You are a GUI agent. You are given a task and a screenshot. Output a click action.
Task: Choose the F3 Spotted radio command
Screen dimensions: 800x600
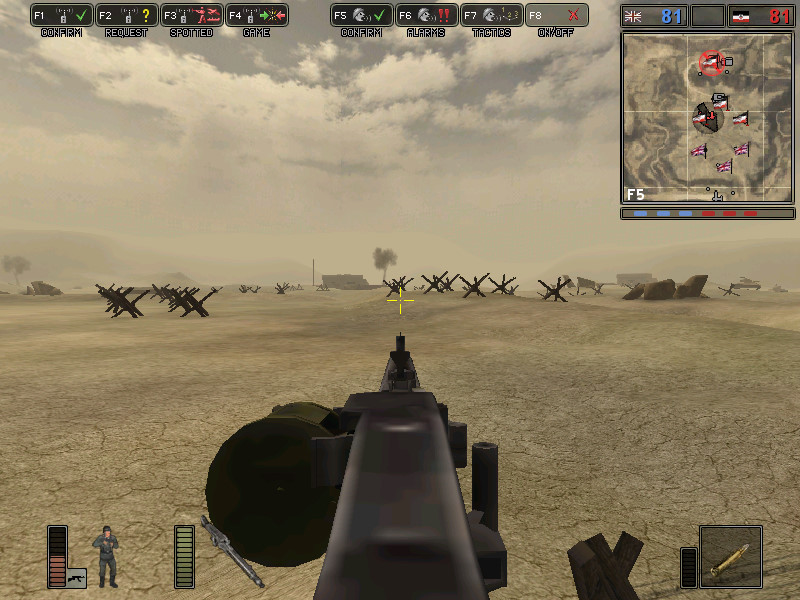click(x=192, y=15)
